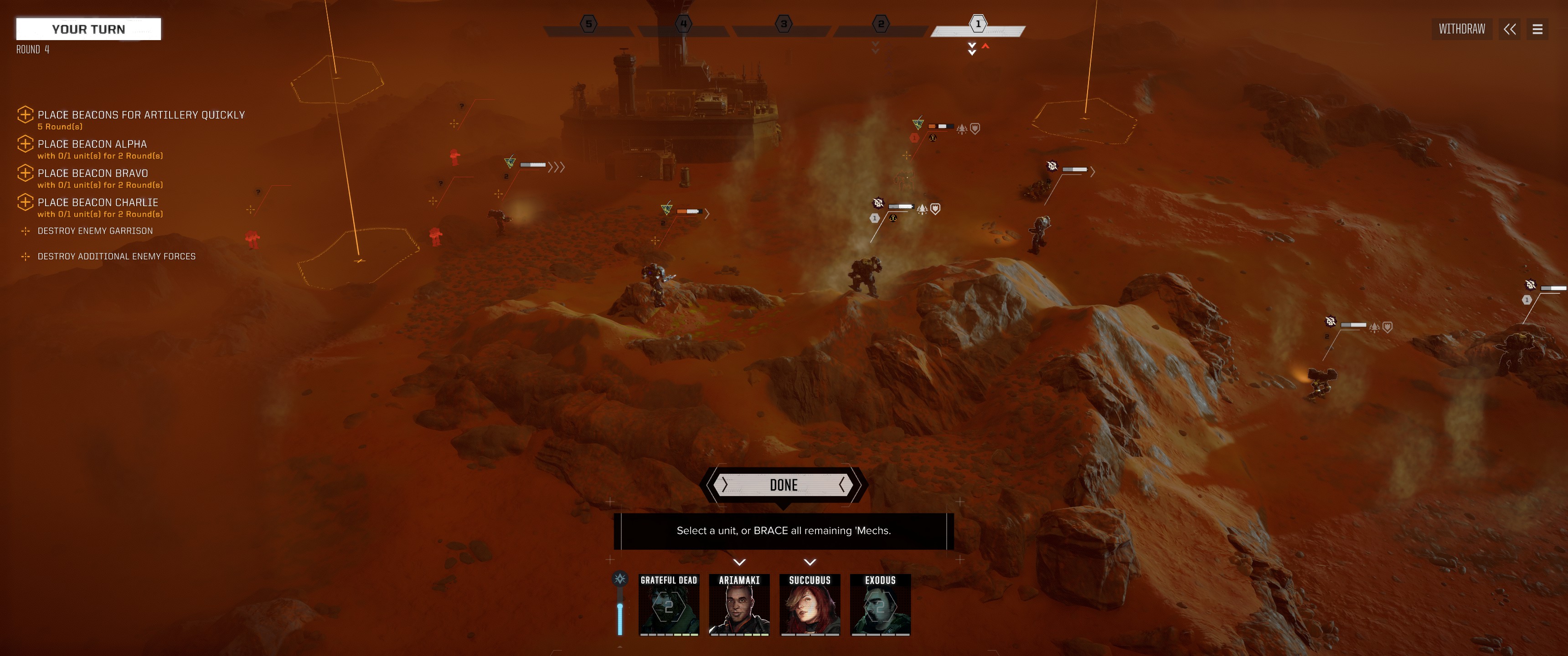Click the Place Beacon Alpha objective
1568x656 pixels.
click(x=92, y=144)
